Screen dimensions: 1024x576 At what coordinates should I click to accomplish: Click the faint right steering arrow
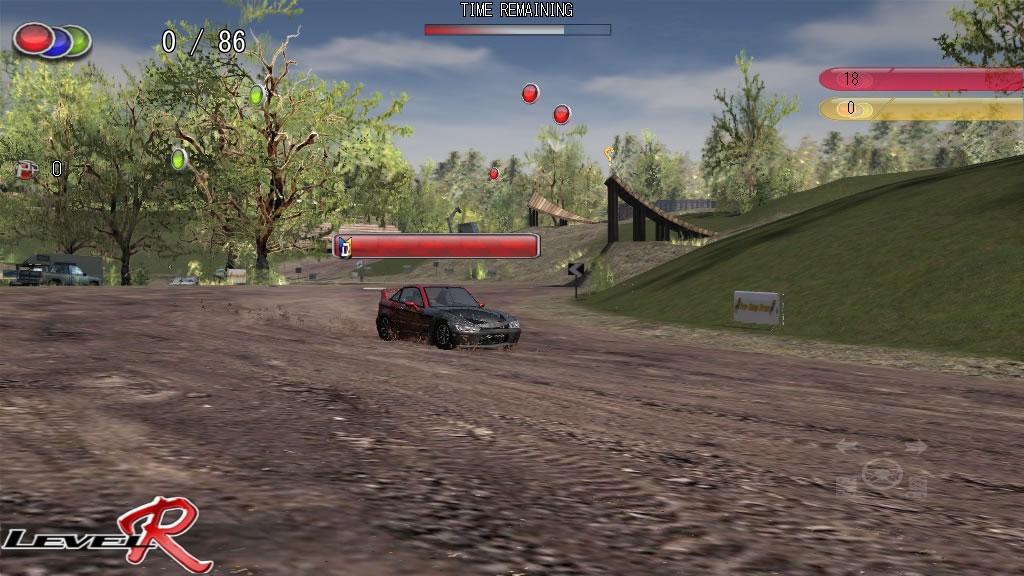point(915,447)
